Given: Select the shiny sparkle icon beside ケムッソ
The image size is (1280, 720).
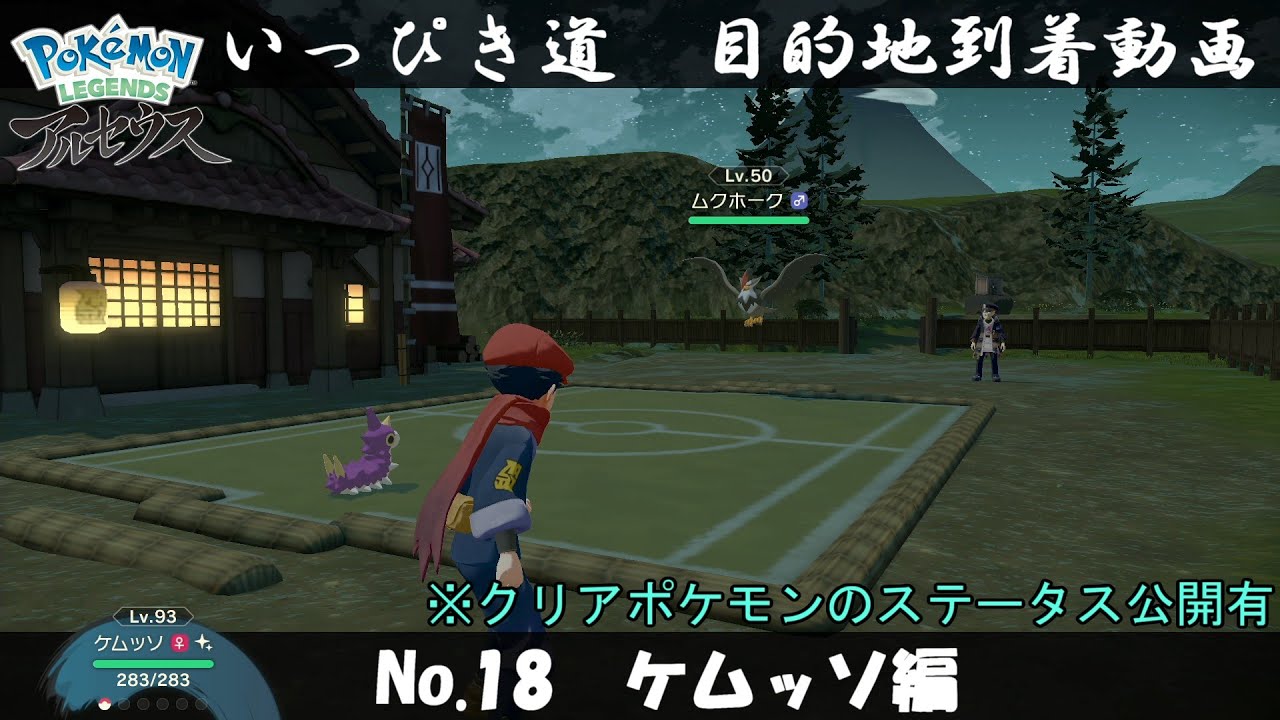Looking at the screenshot, I should (x=205, y=644).
